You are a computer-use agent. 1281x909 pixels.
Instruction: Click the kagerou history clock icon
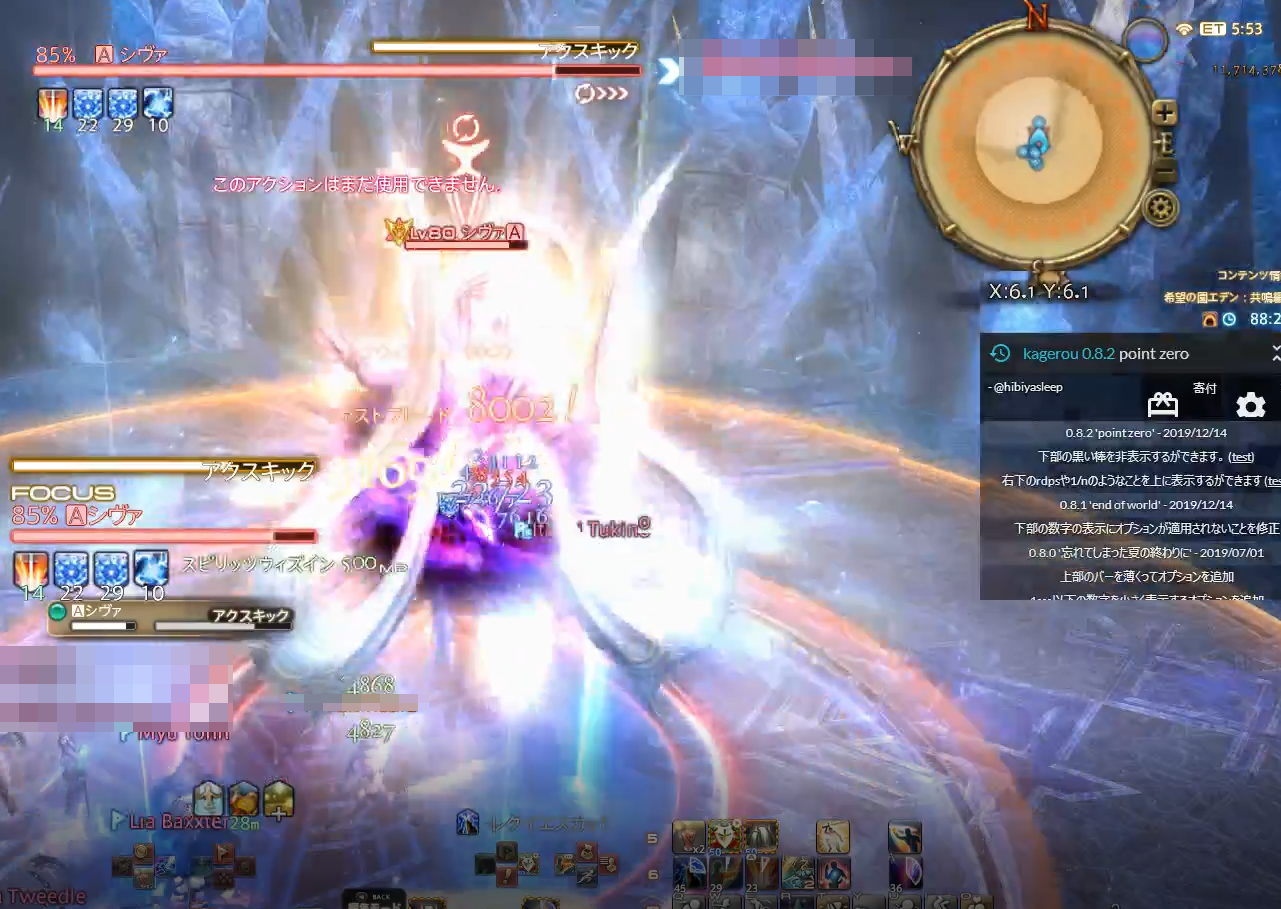coord(1001,353)
